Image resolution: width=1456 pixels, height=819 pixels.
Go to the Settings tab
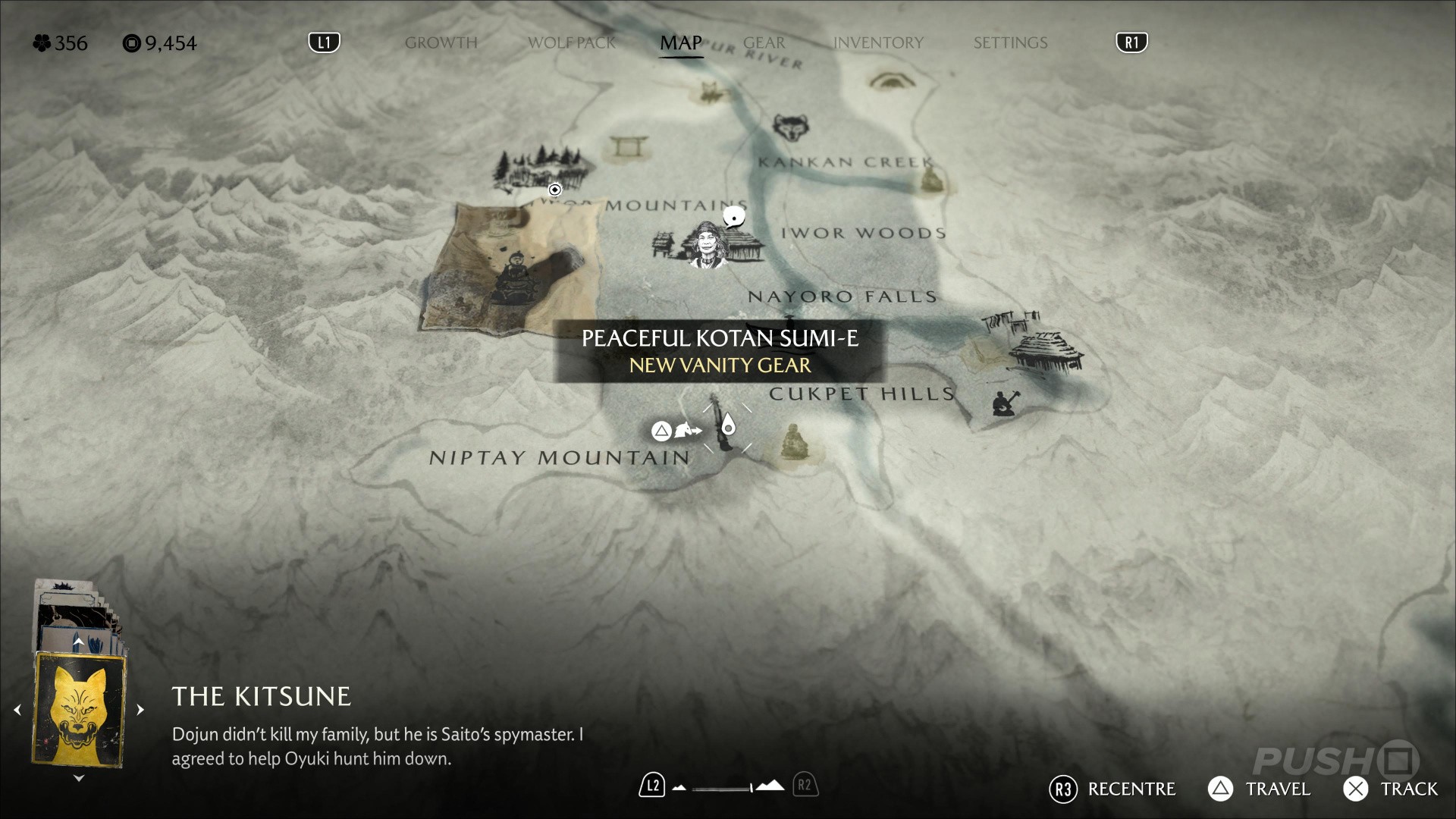(x=1010, y=42)
